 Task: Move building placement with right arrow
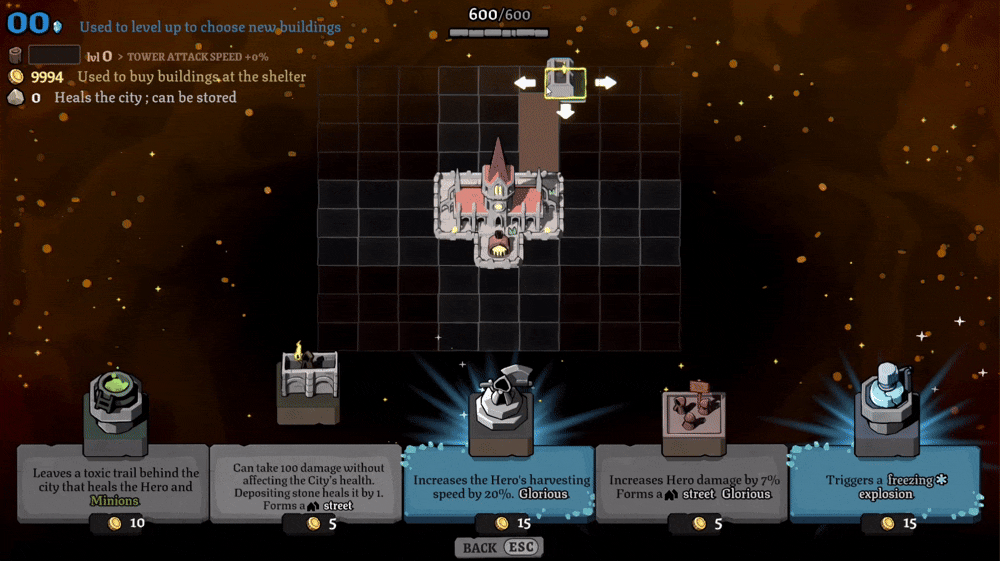pyautogui.click(x=605, y=83)
